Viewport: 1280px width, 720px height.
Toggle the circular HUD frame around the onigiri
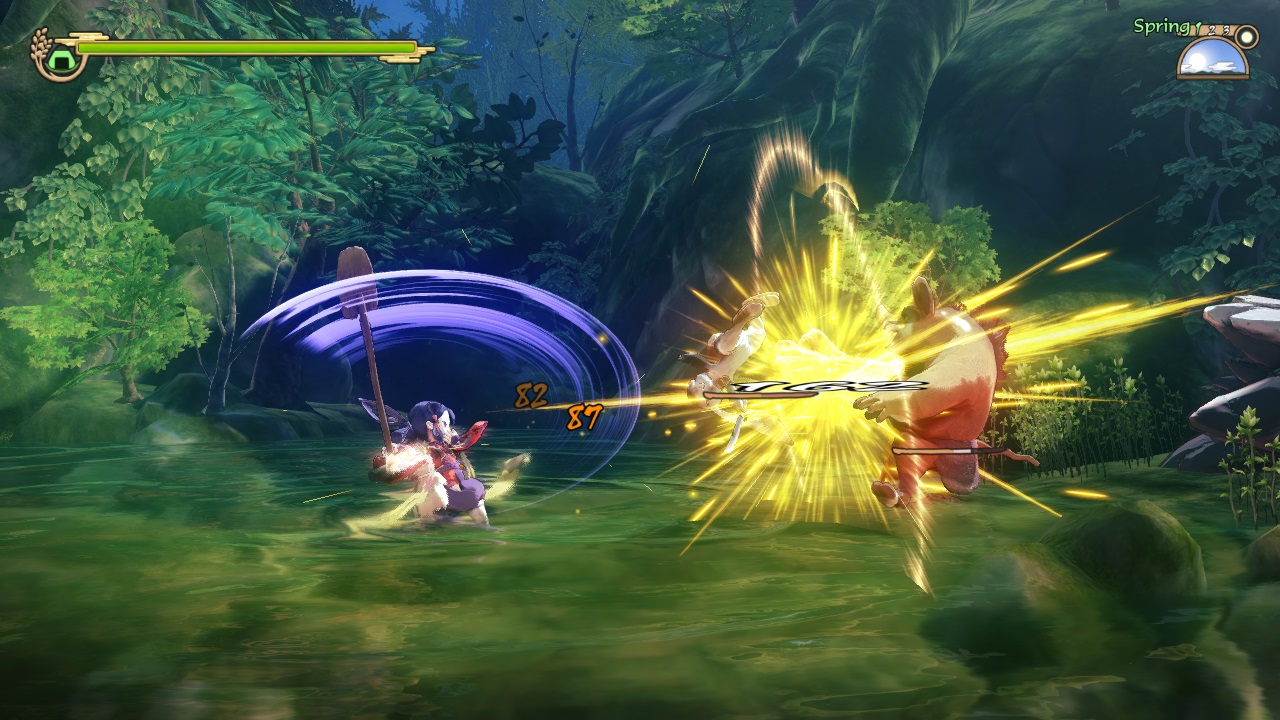tap(62, 76)
